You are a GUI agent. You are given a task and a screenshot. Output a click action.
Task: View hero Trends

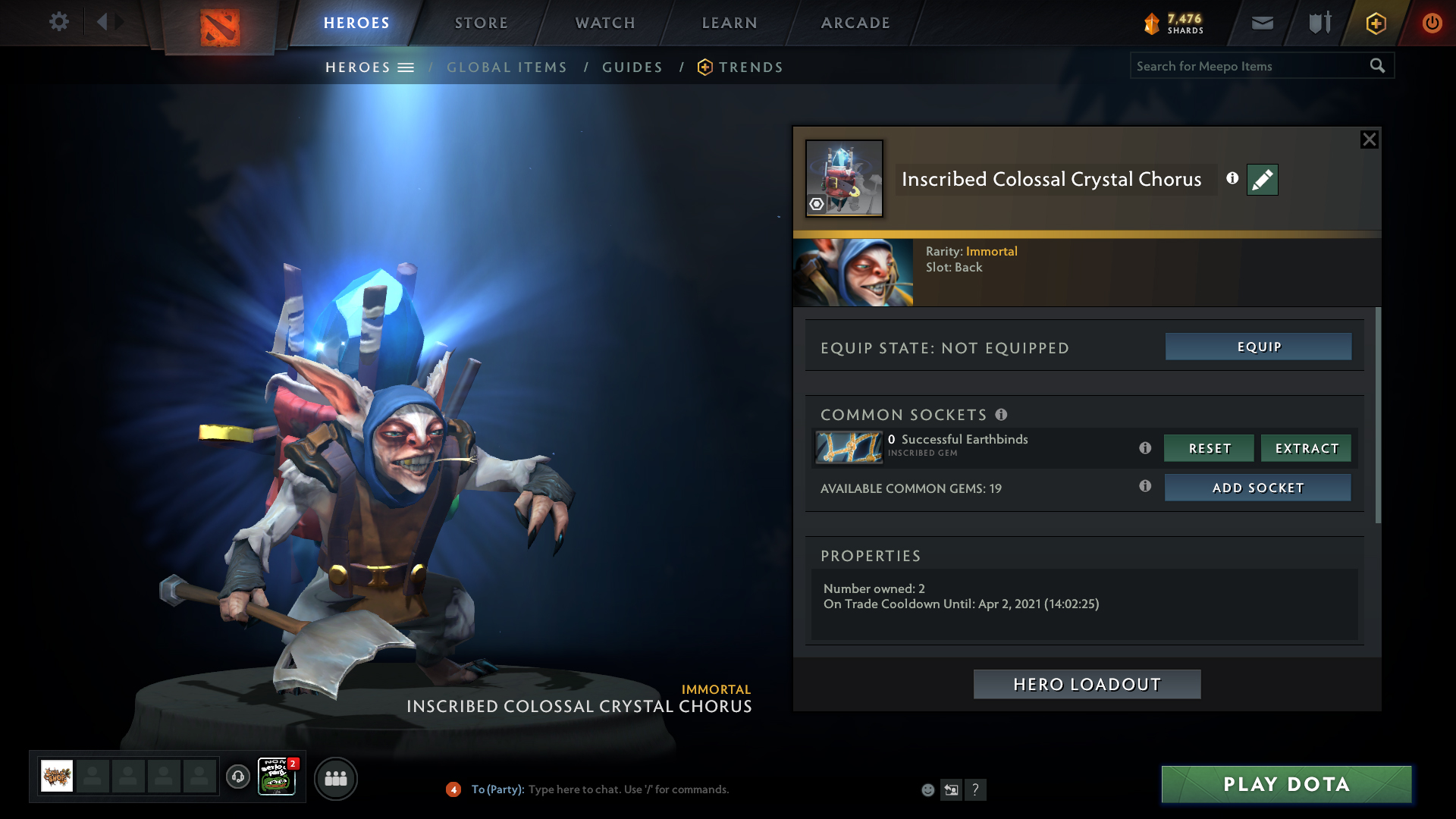[750, 67]
